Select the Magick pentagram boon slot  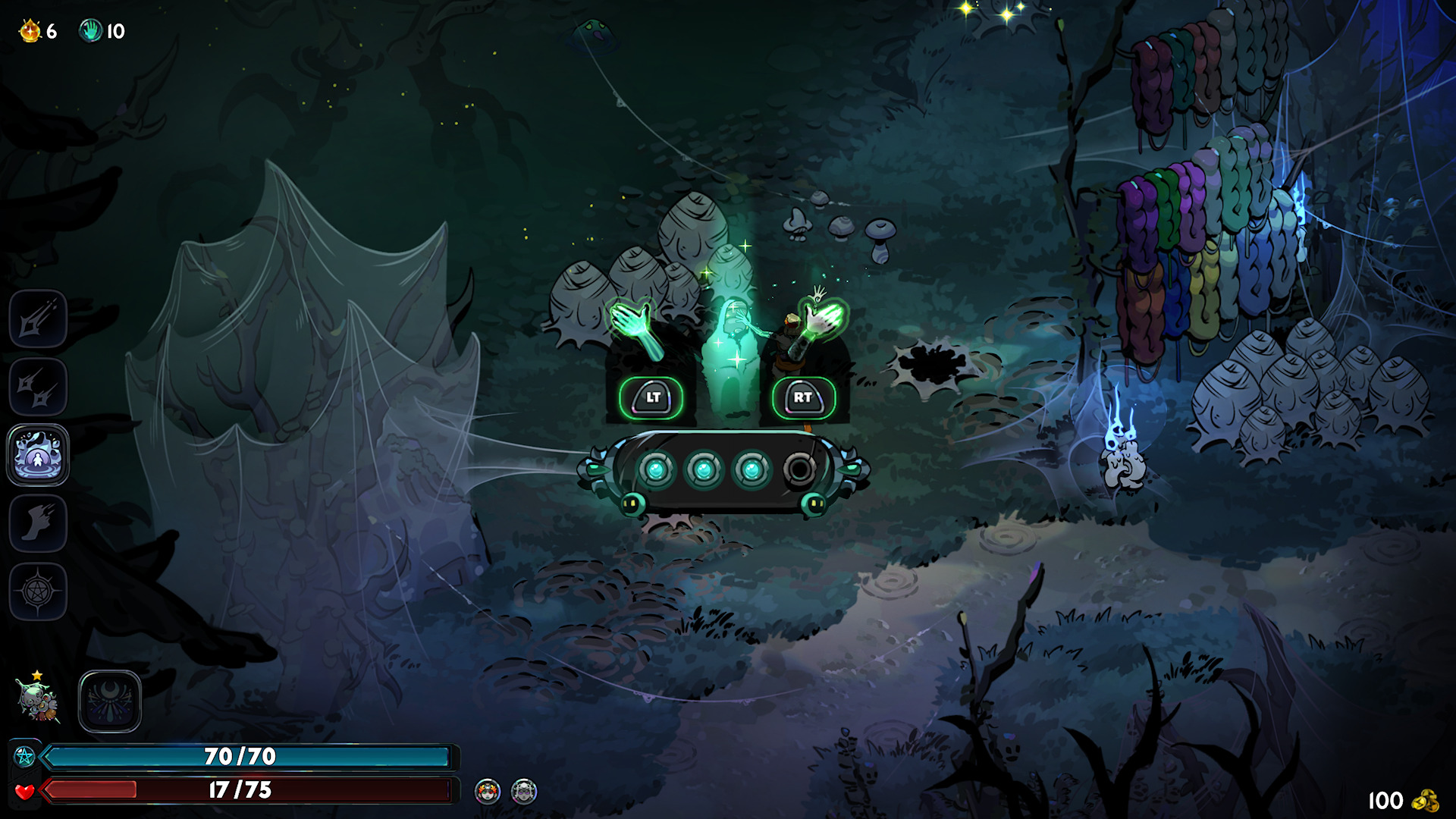tap(38, 591)
